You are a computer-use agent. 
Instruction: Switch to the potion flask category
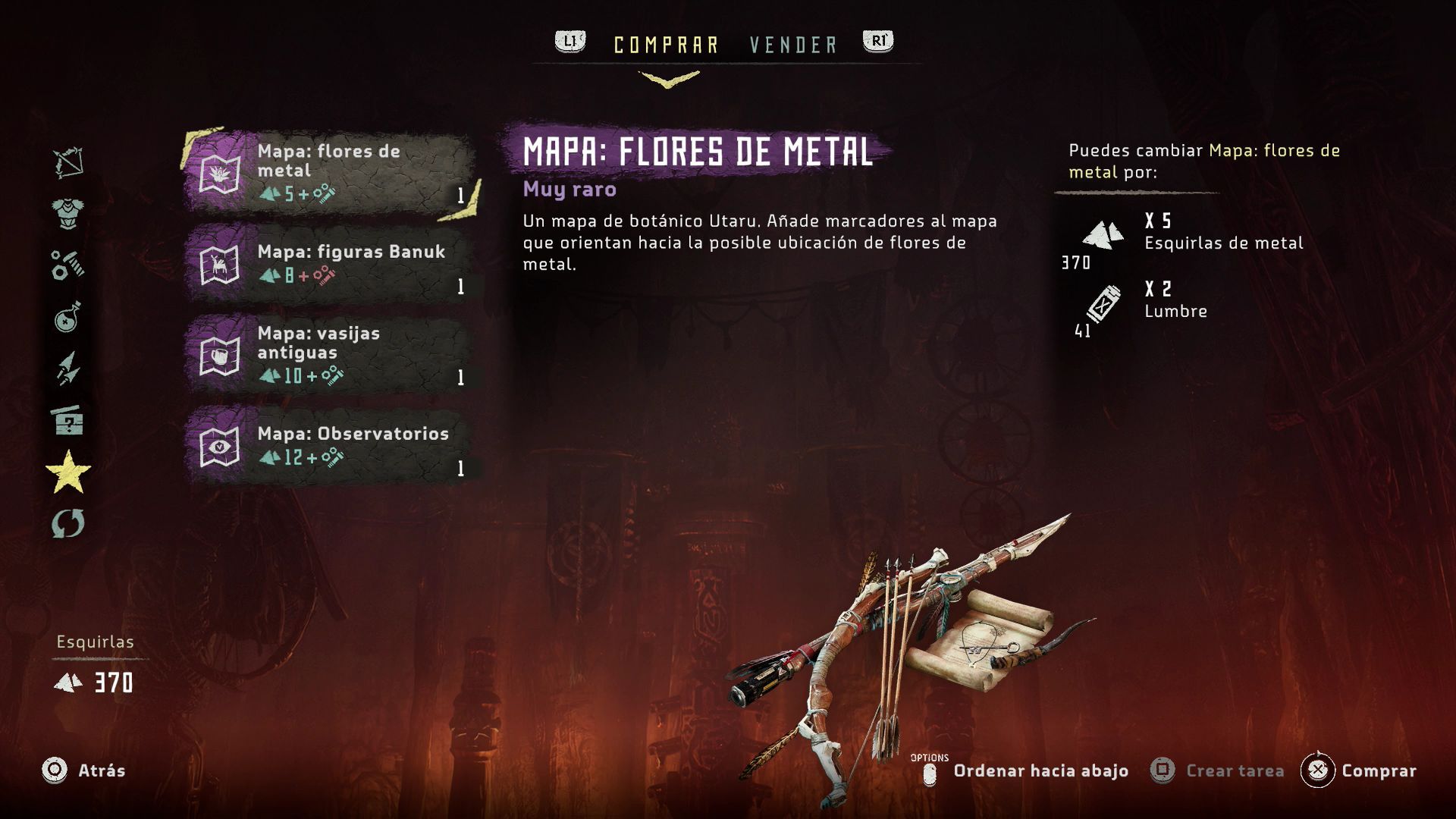[68, 317]
